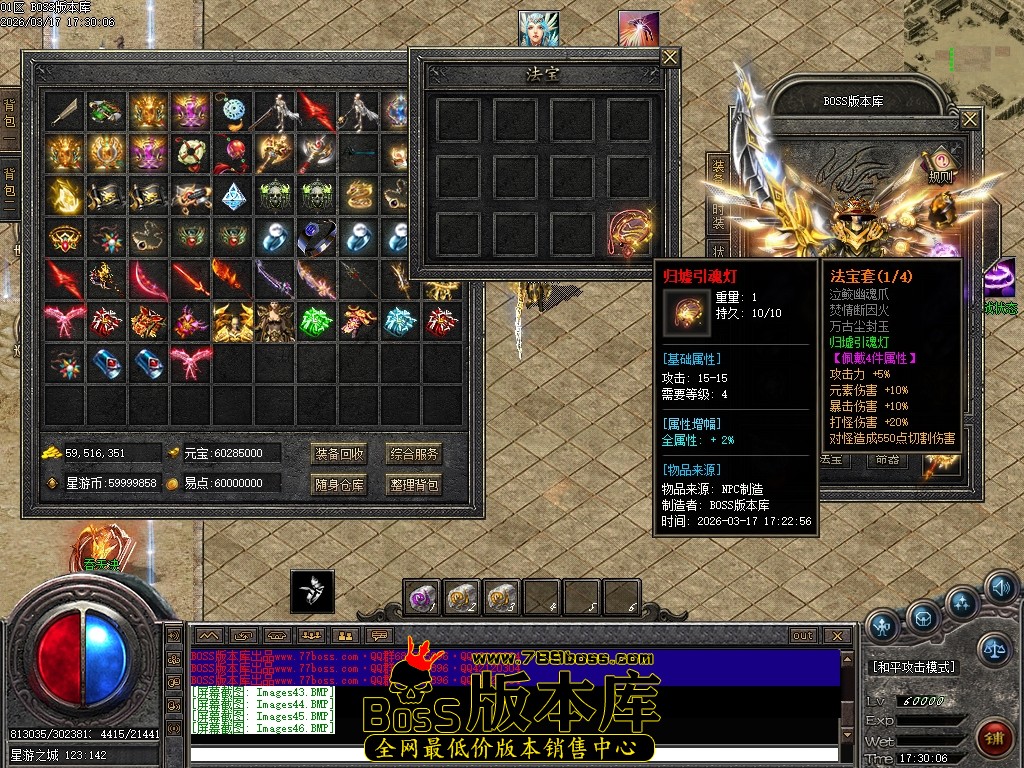Close the chat box with X

pyautogui.click(x=838, y=636)
